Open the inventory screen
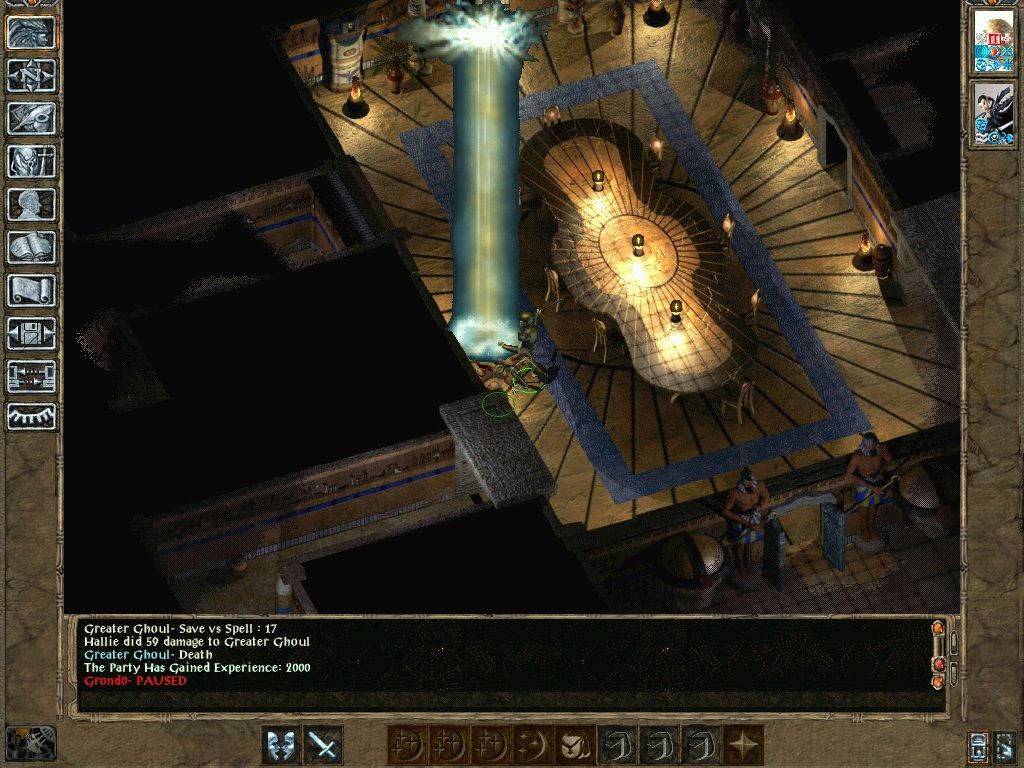 pos(32,161)
